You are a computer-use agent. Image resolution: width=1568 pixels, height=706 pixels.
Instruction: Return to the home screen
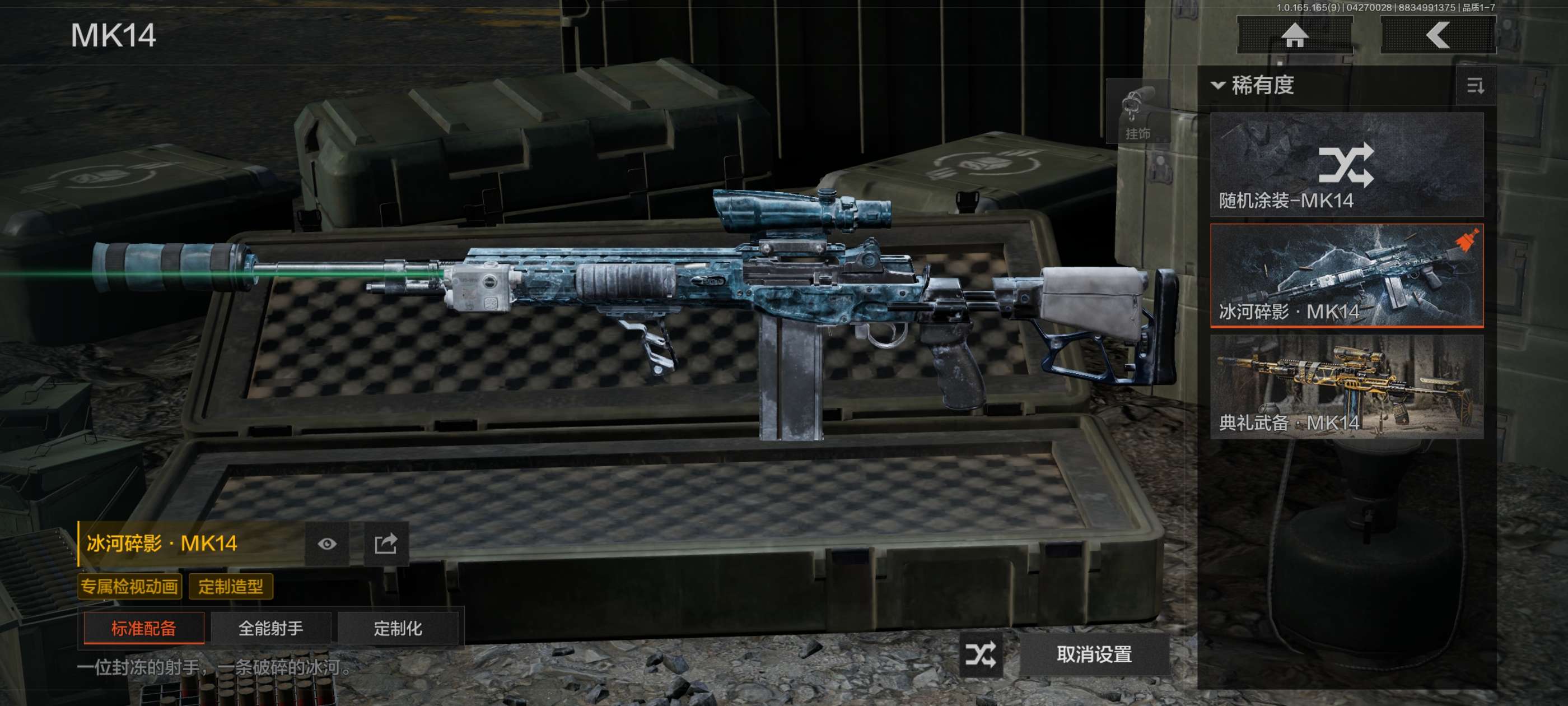pyautogui.click(x=1294, y=35)
